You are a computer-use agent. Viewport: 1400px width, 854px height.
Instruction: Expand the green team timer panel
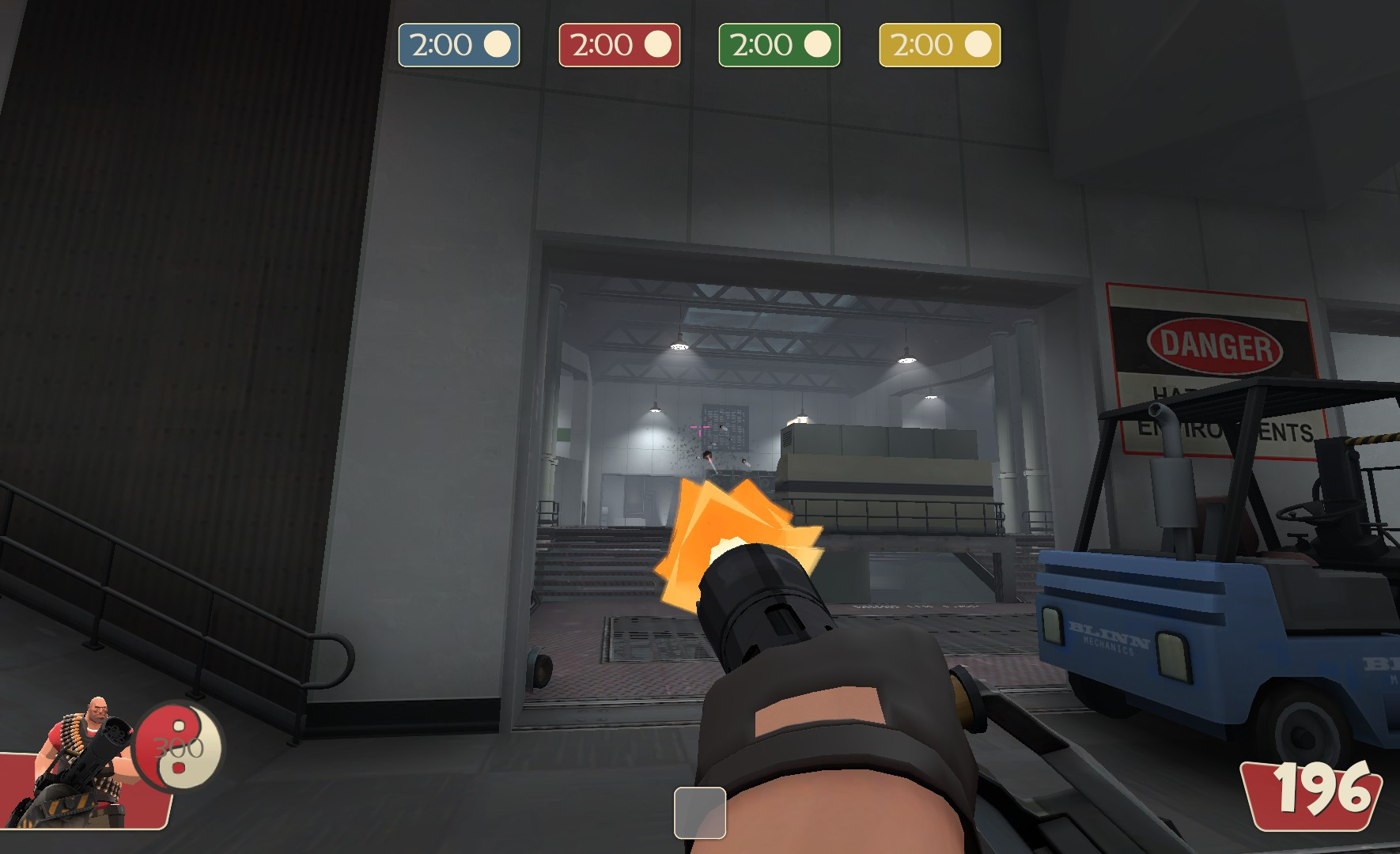click(x=779, y=45)
